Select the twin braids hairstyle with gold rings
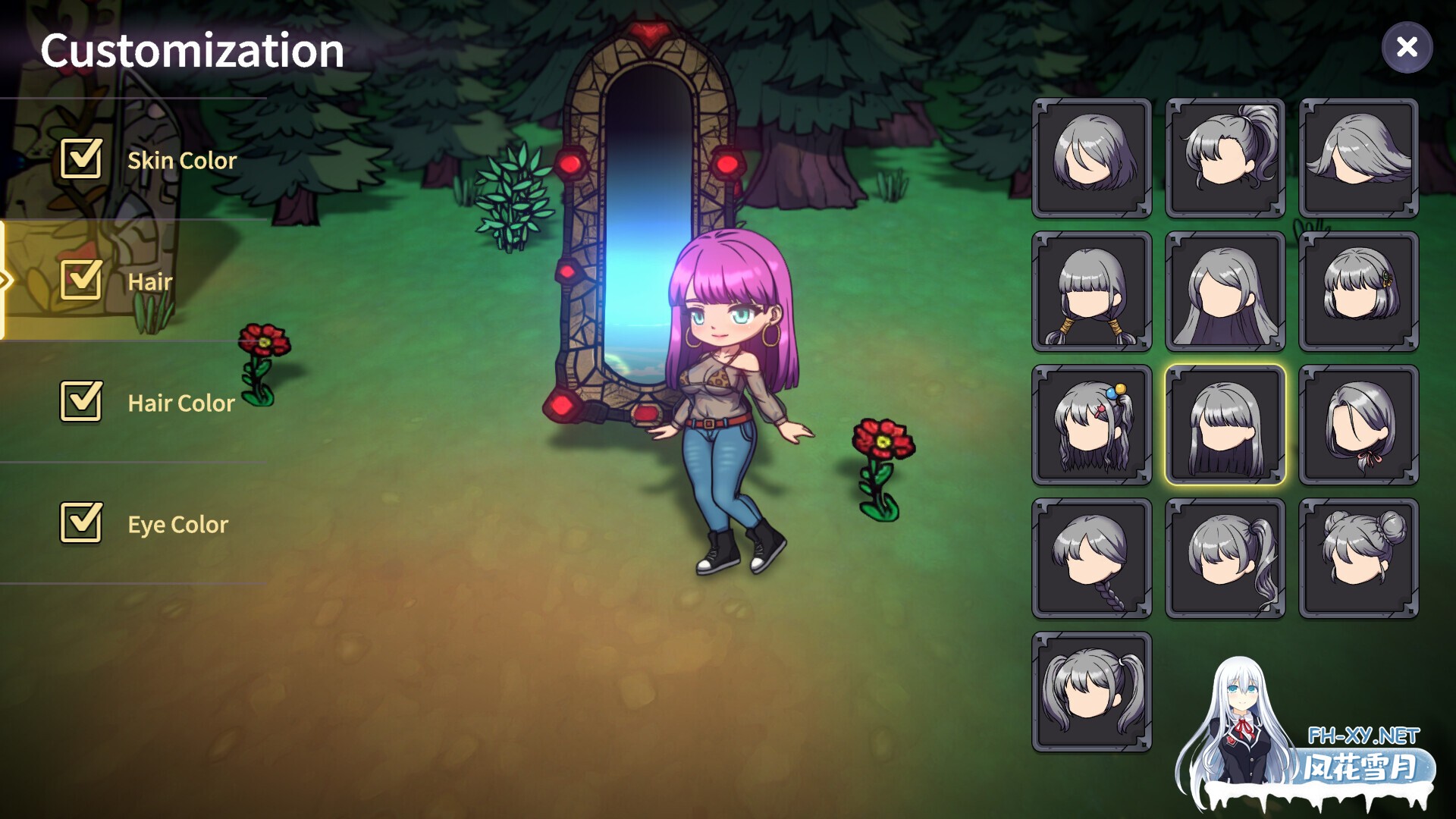This screenshot has height=819, width=1456. click(1092, 290)
